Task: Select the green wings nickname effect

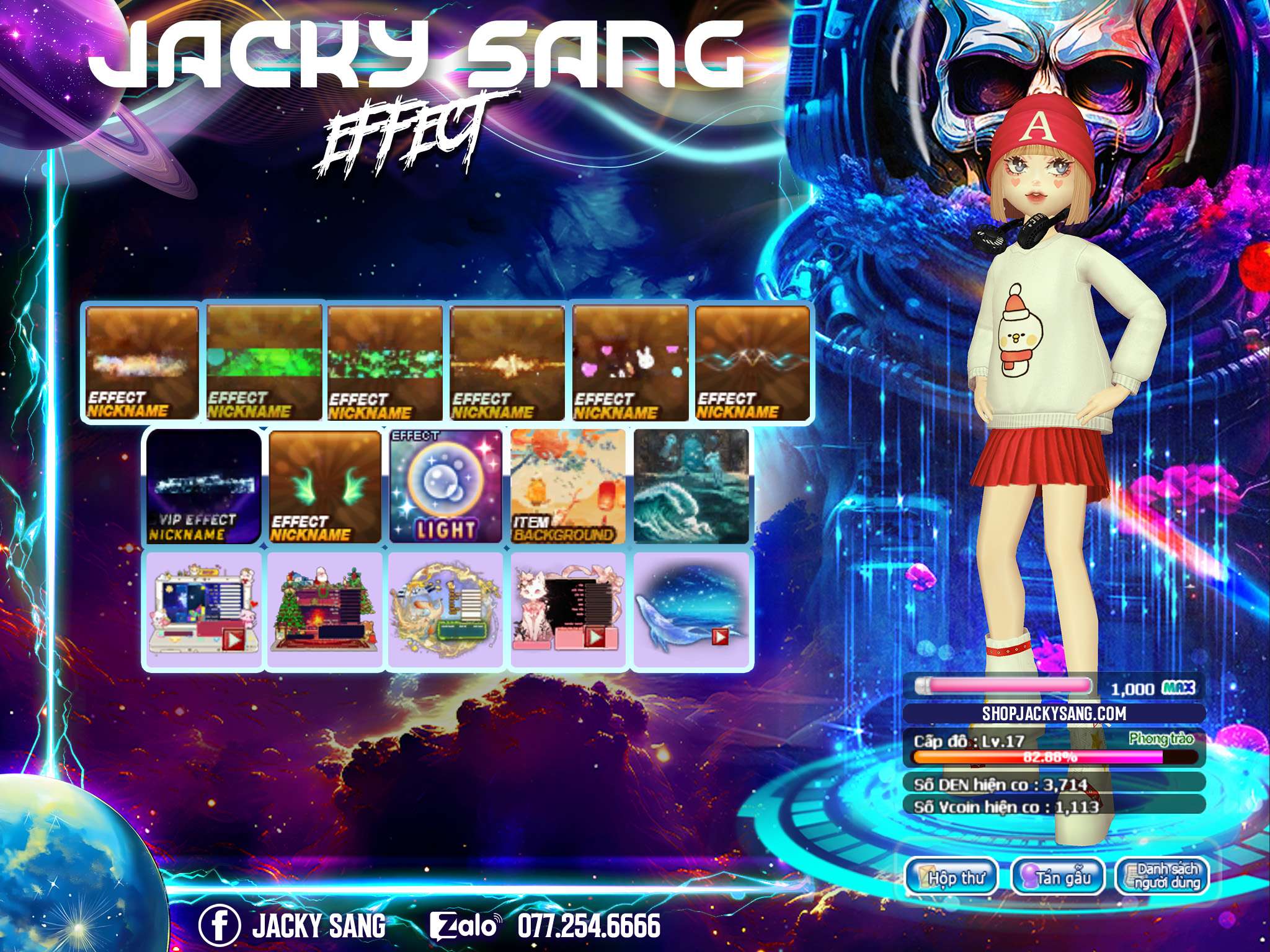Action: tap(325, 487)
